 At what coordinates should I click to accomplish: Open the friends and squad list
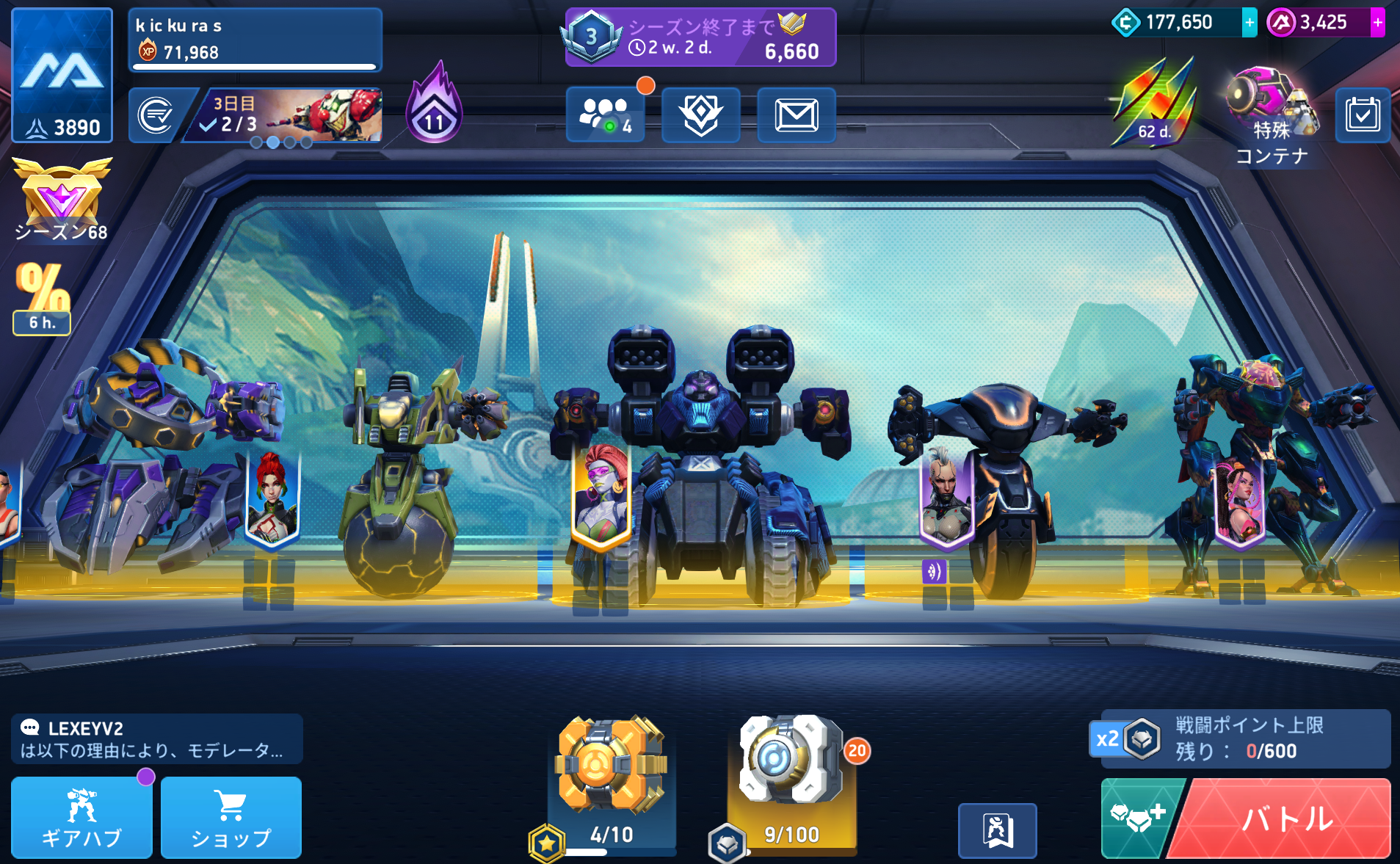[606, 115]
